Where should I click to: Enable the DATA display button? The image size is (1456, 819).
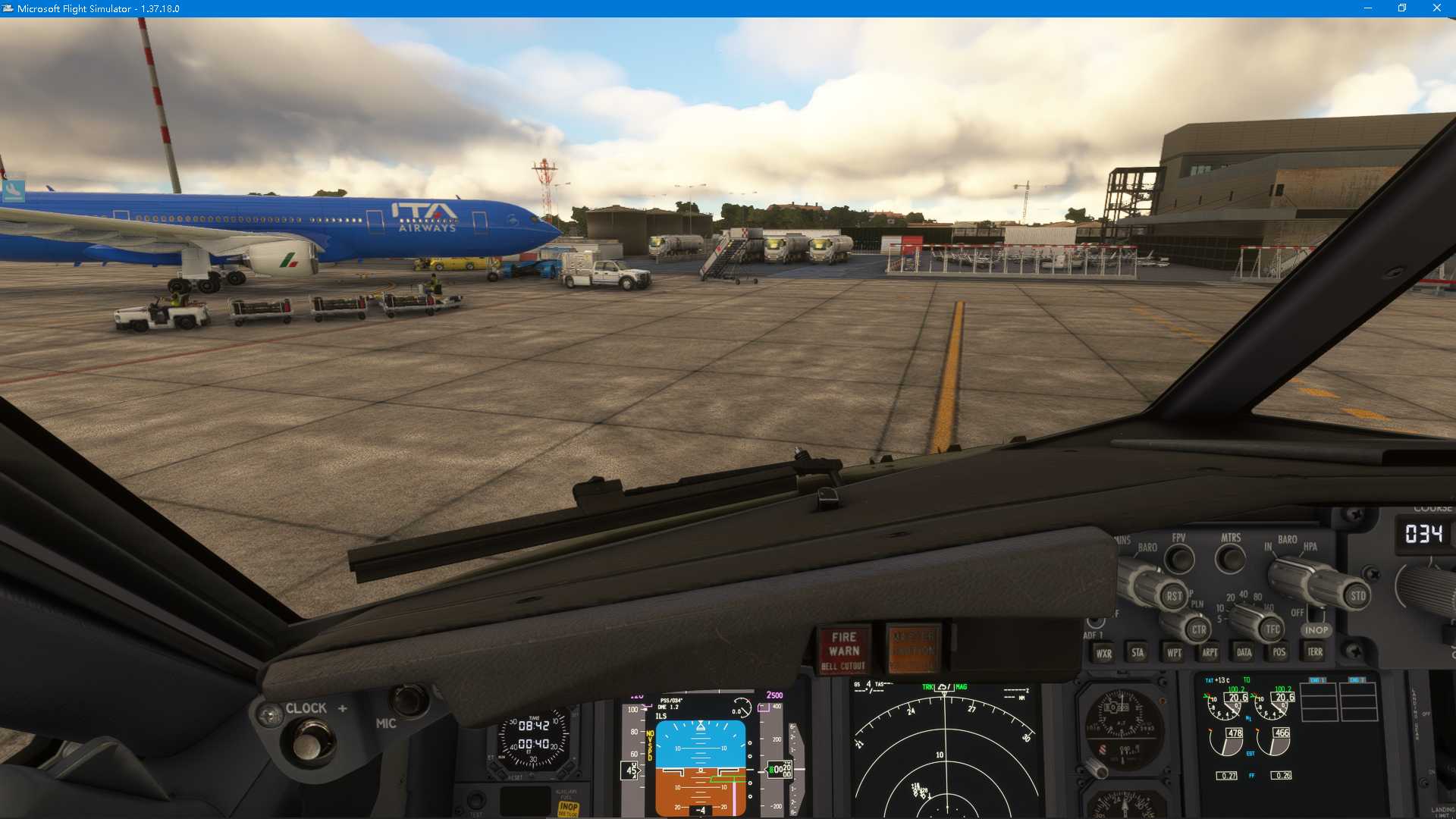[x=1244, y=653]
